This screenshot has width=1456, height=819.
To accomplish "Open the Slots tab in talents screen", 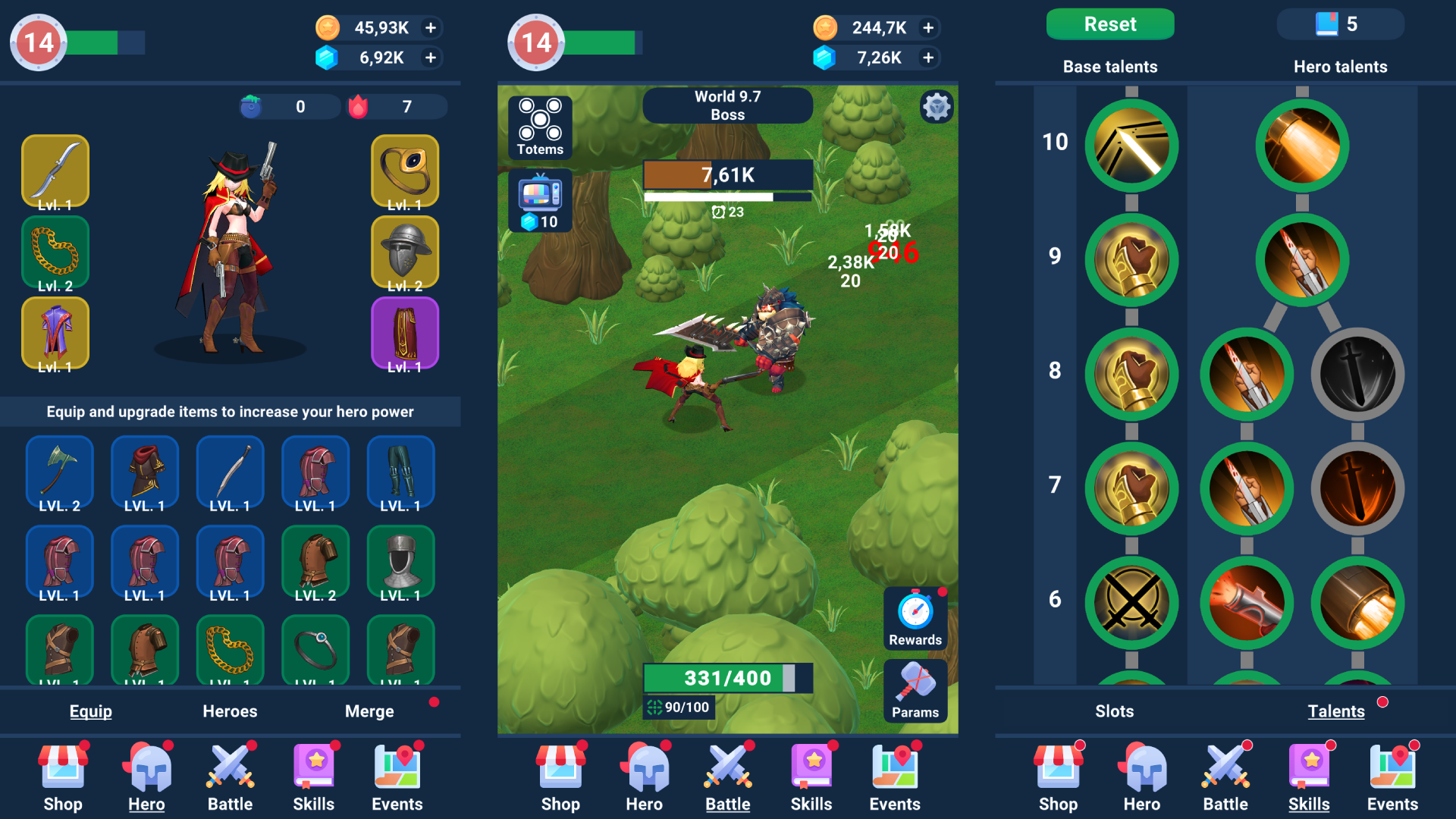I will point(1114,711).
